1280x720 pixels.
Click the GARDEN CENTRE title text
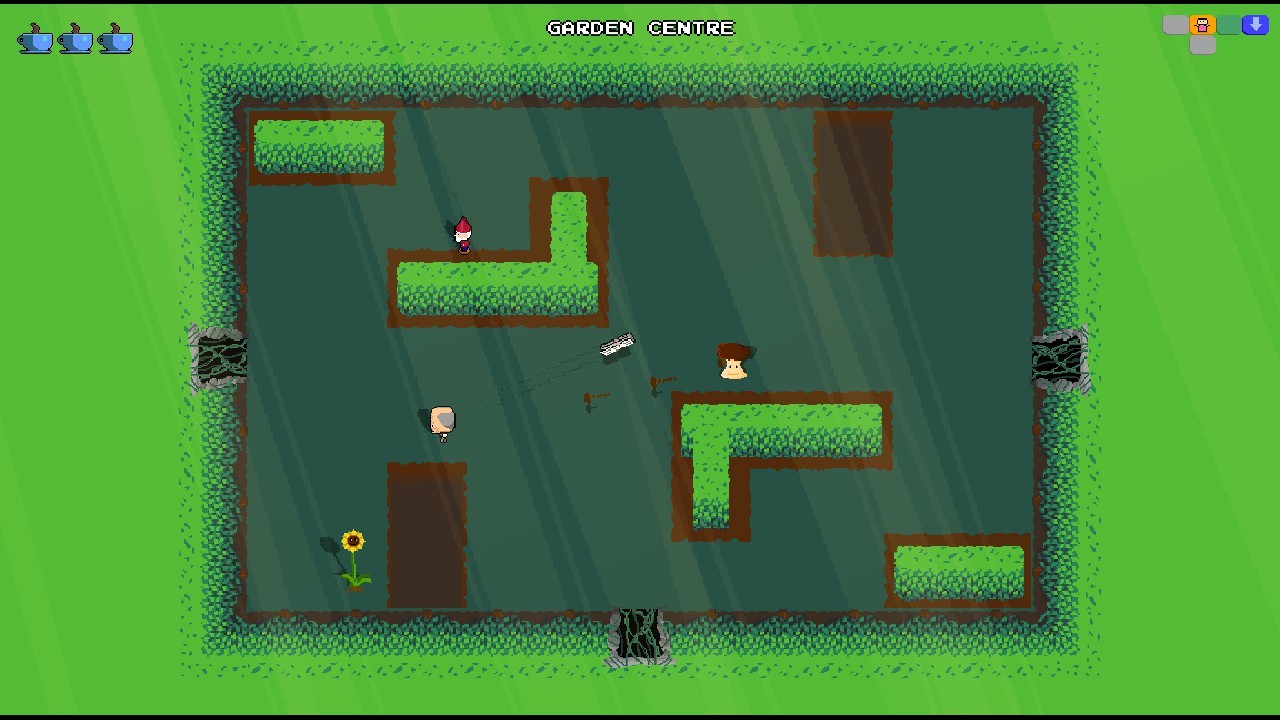coord(640,28)
